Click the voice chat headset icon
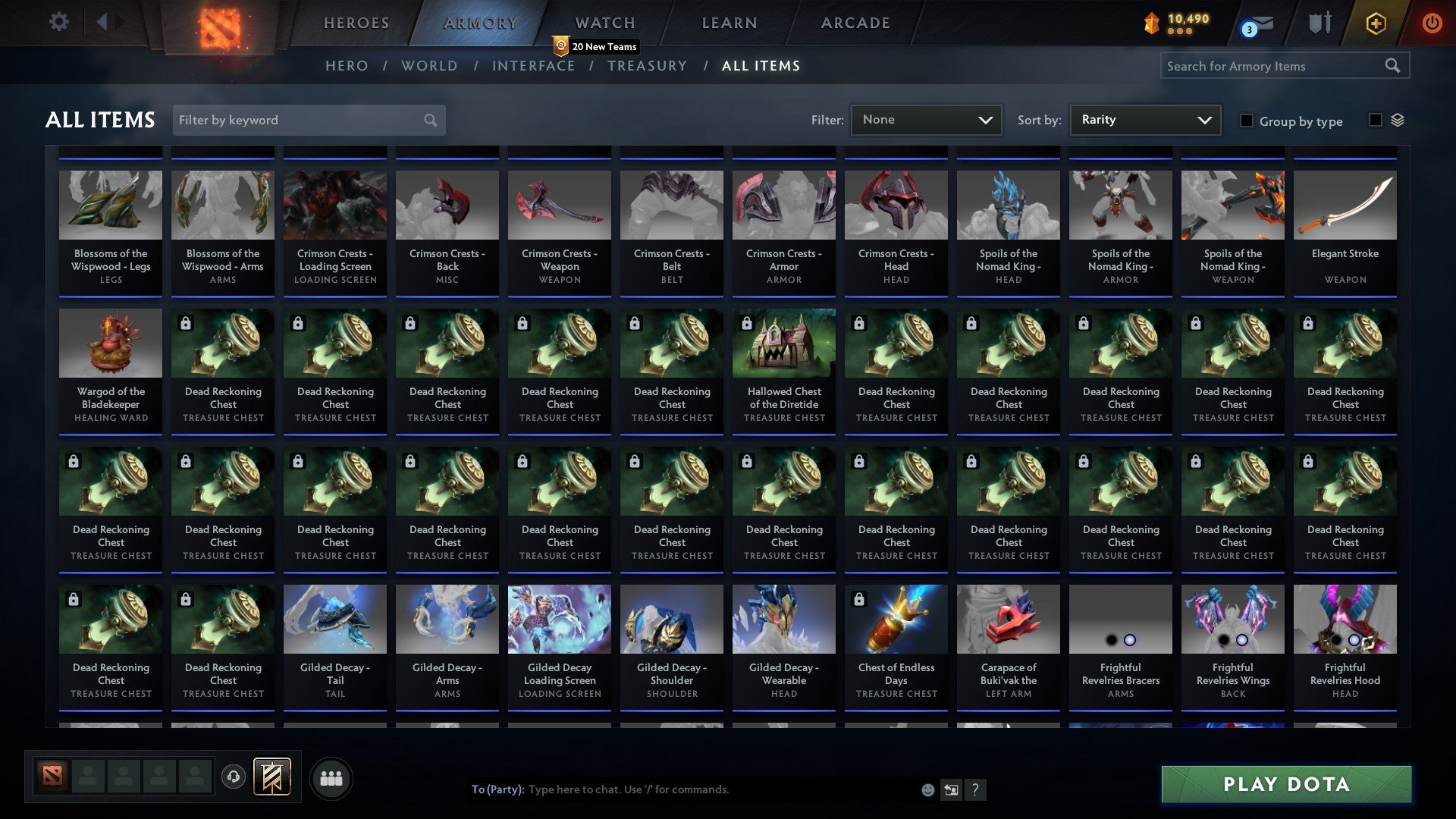The image size is (1456, 819). coord(233,777)
